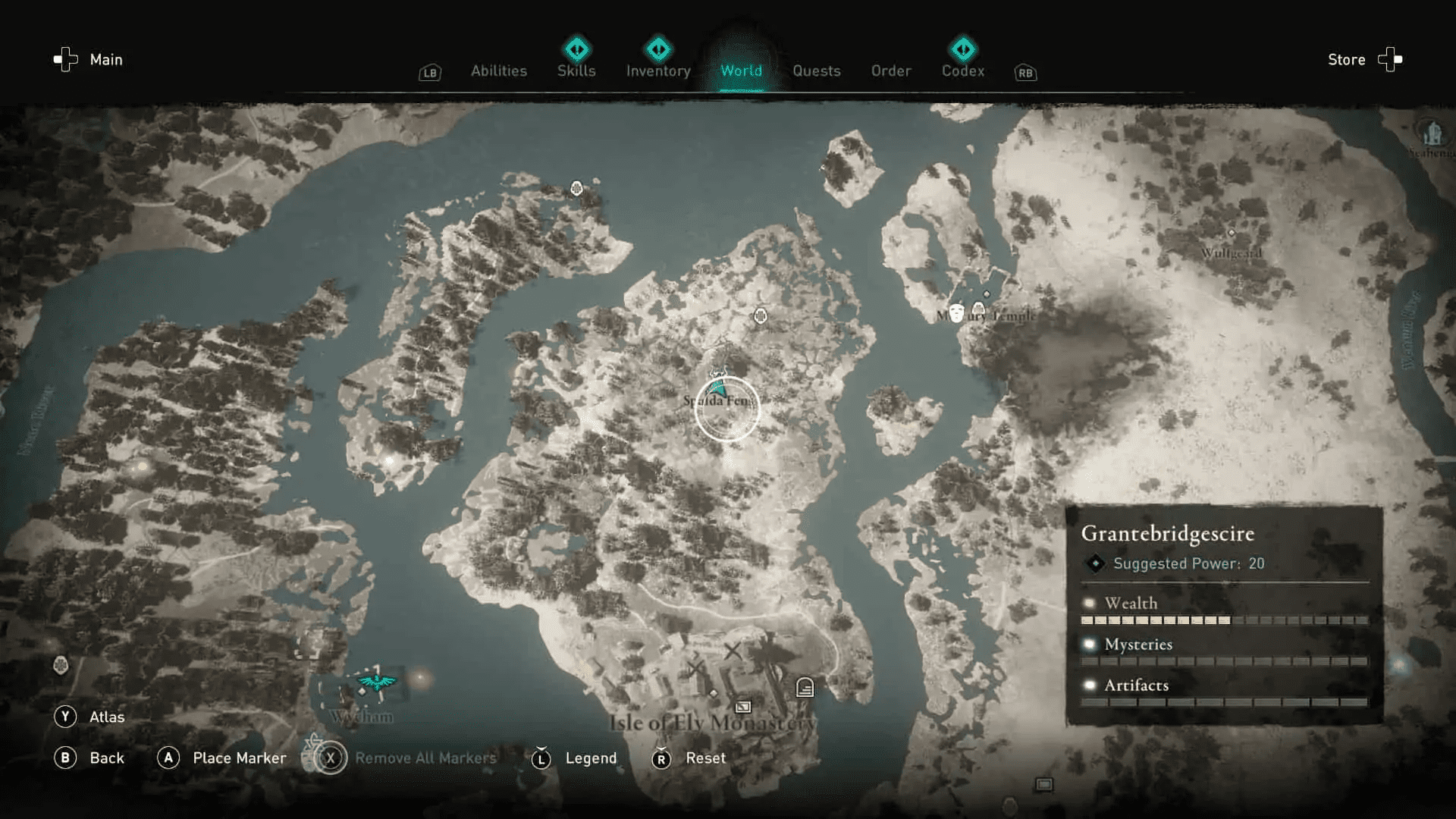Click the Skills diamond notification icon
The image size is (1456, 819).
[x=576, y=48]
